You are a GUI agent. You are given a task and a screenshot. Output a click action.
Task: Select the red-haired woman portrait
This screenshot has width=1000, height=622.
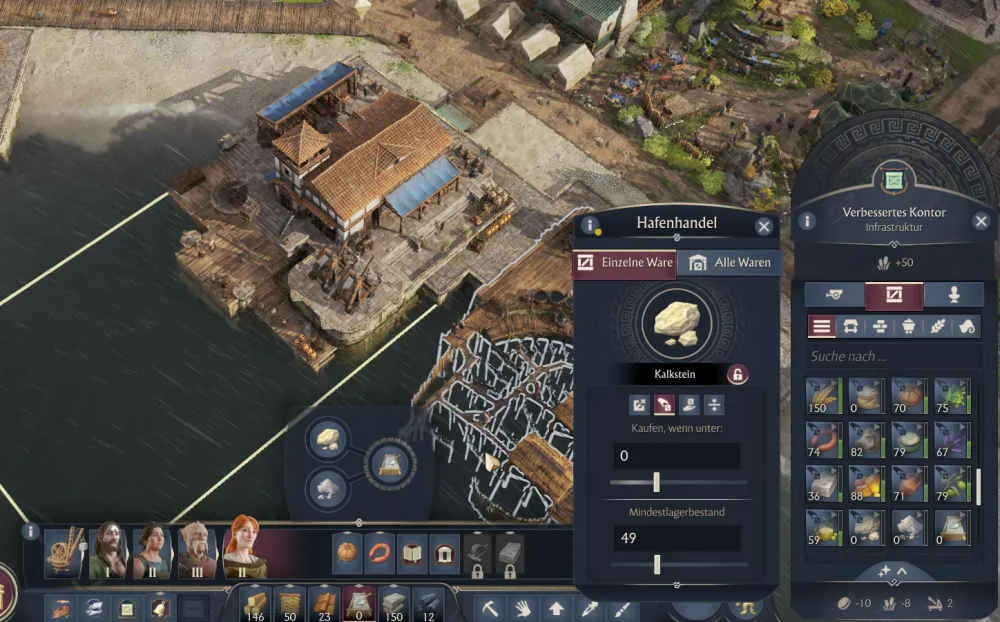coord(243,549)
